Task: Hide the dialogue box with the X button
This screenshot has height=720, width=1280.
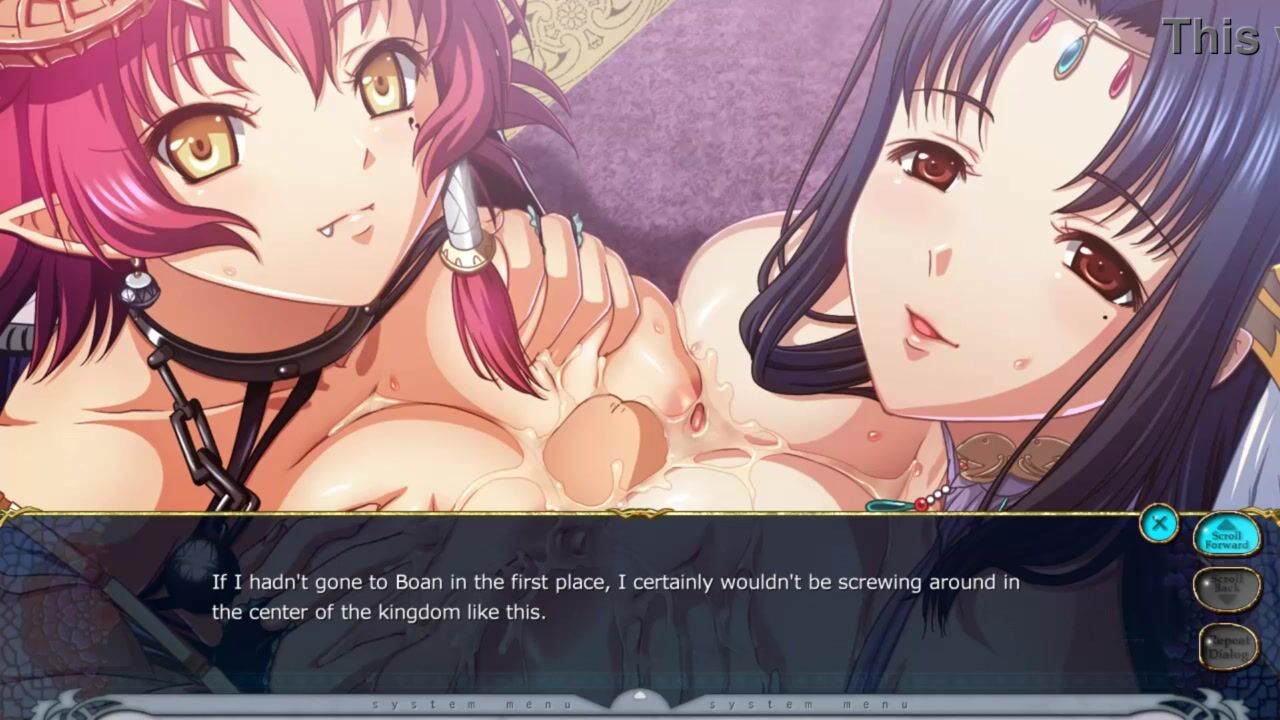Action: [x=1159, y=523]
